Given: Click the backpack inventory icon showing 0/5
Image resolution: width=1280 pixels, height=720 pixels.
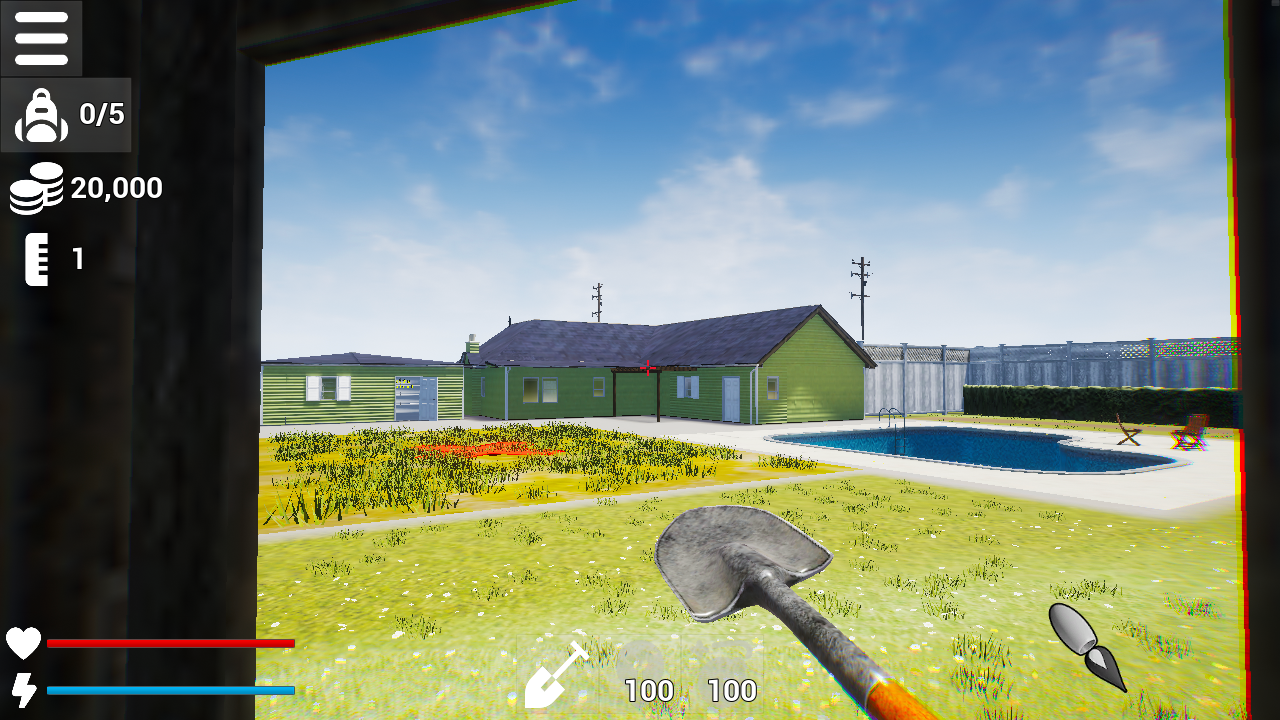Looking at the screenshot, I should point(40,114).
